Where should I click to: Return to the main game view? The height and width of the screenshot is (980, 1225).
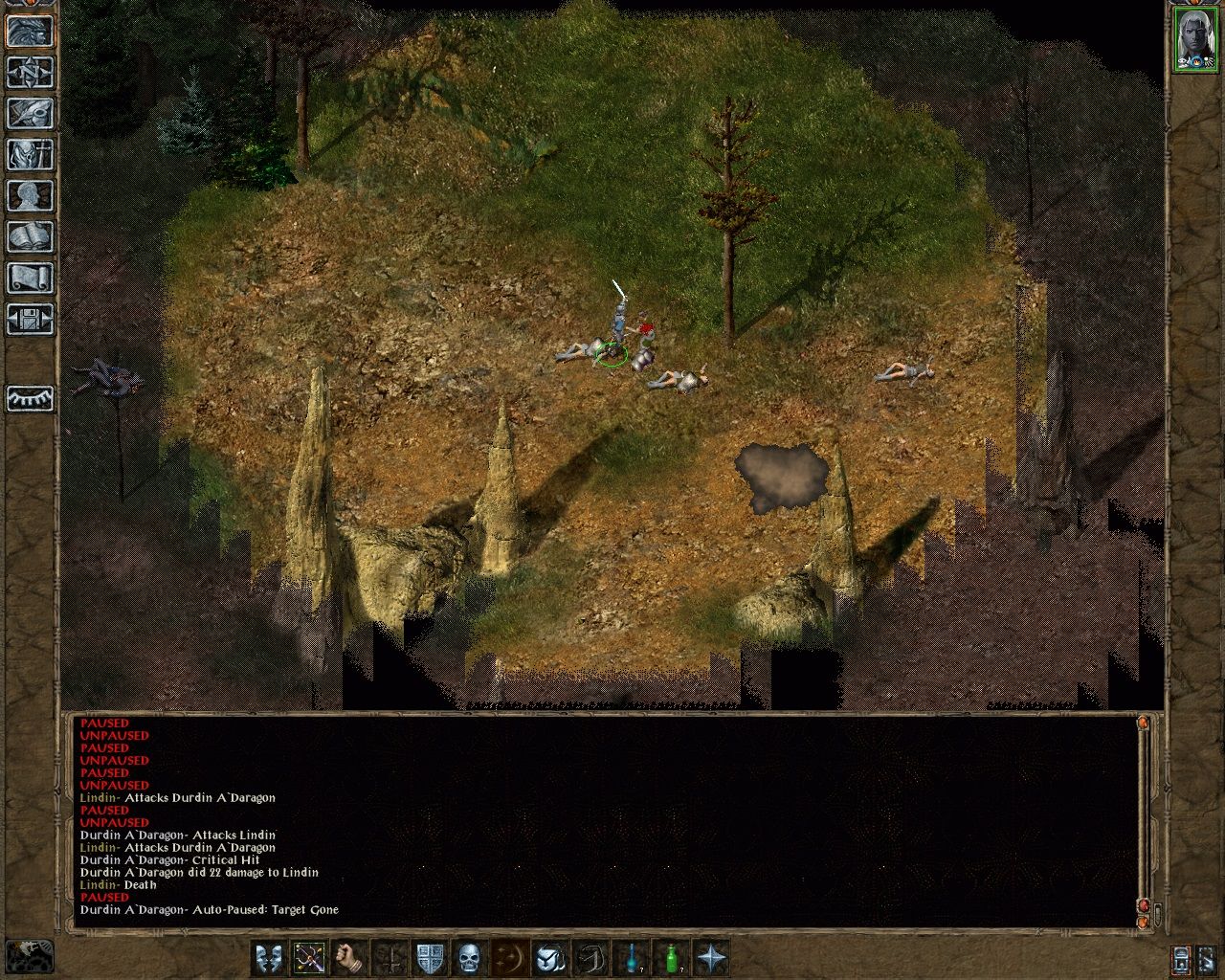point(30,32)
